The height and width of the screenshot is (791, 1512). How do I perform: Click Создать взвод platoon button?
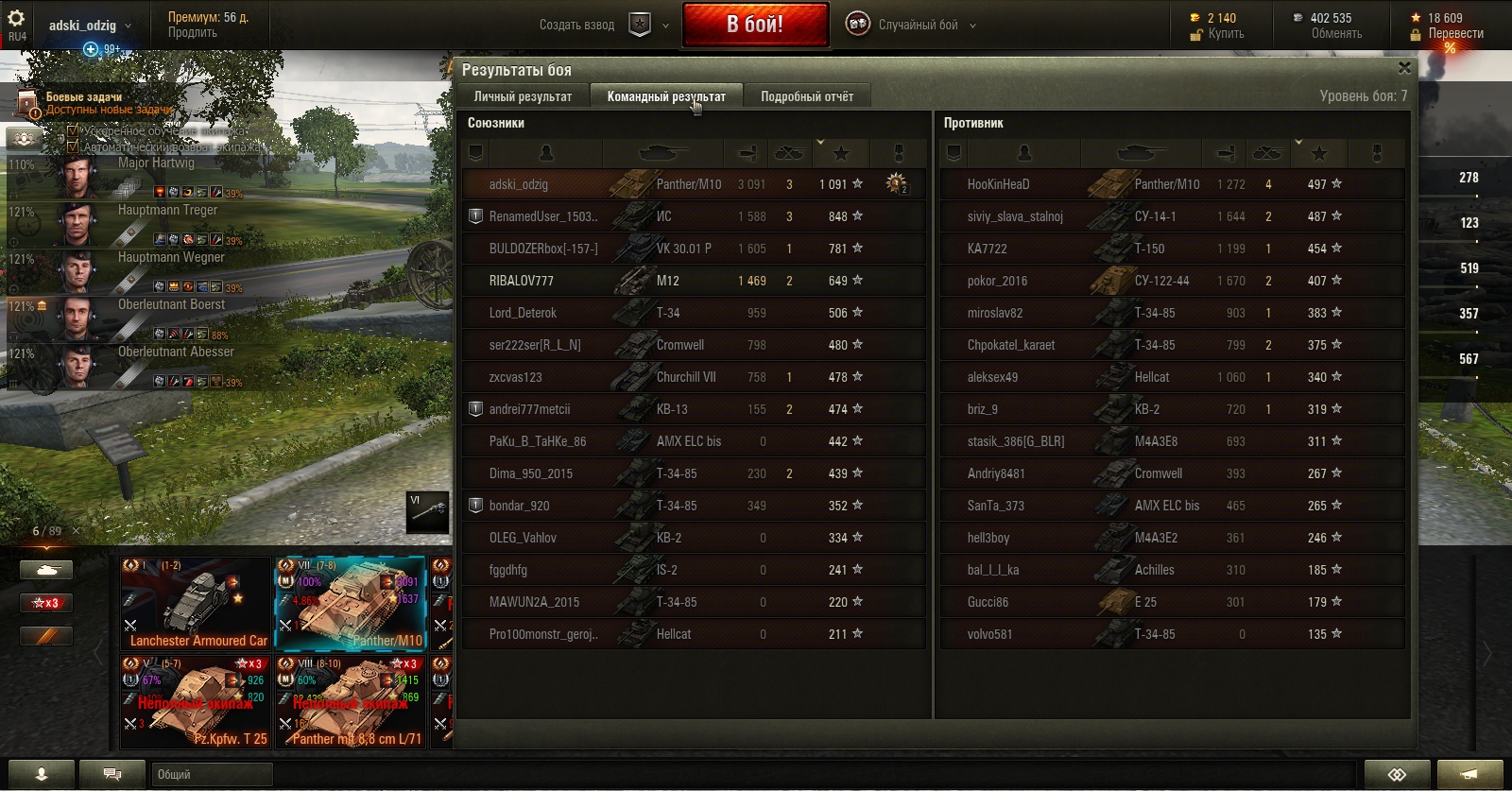point(577,26)
